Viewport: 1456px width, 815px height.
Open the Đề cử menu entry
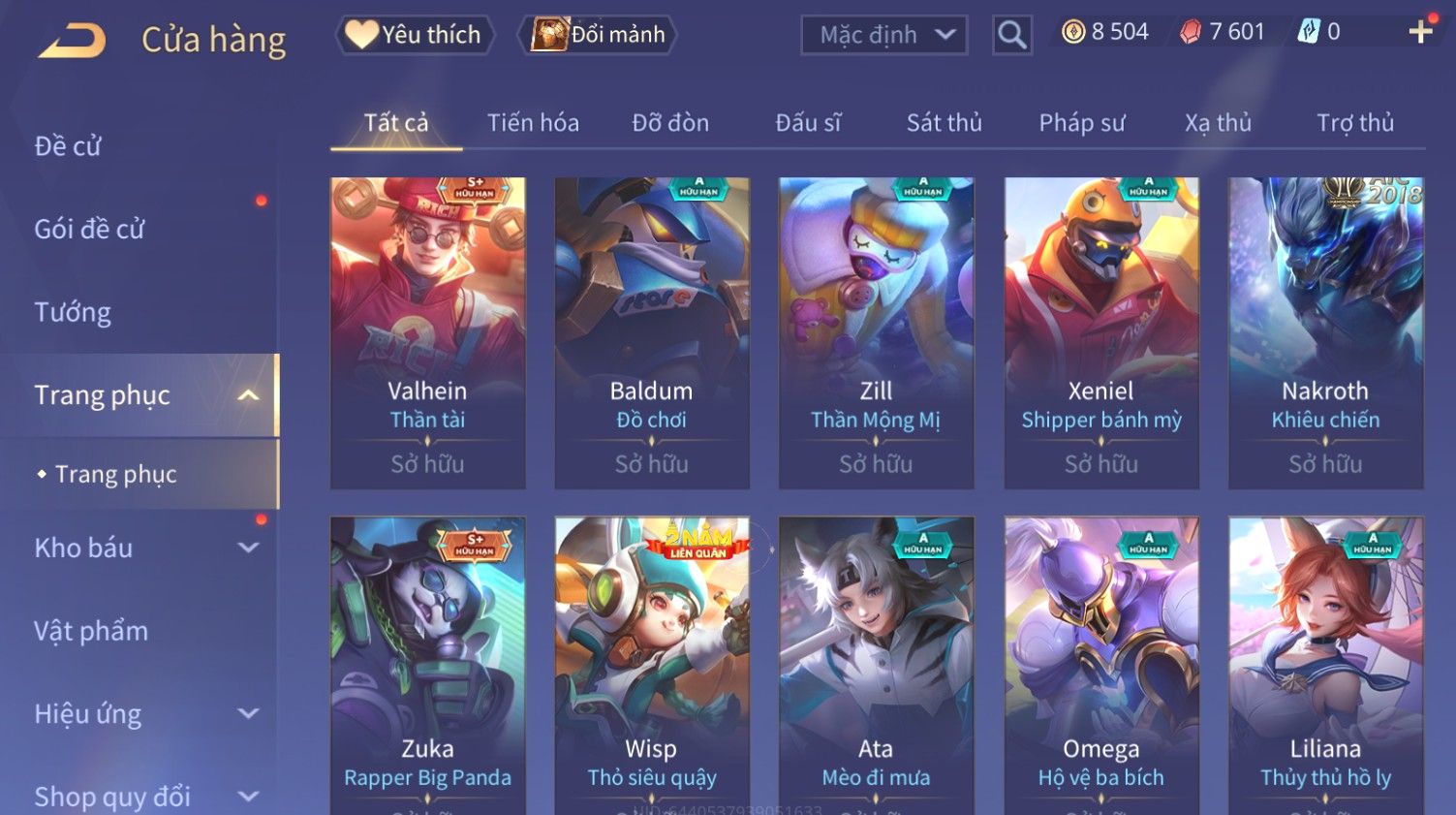tap(68, 146)
